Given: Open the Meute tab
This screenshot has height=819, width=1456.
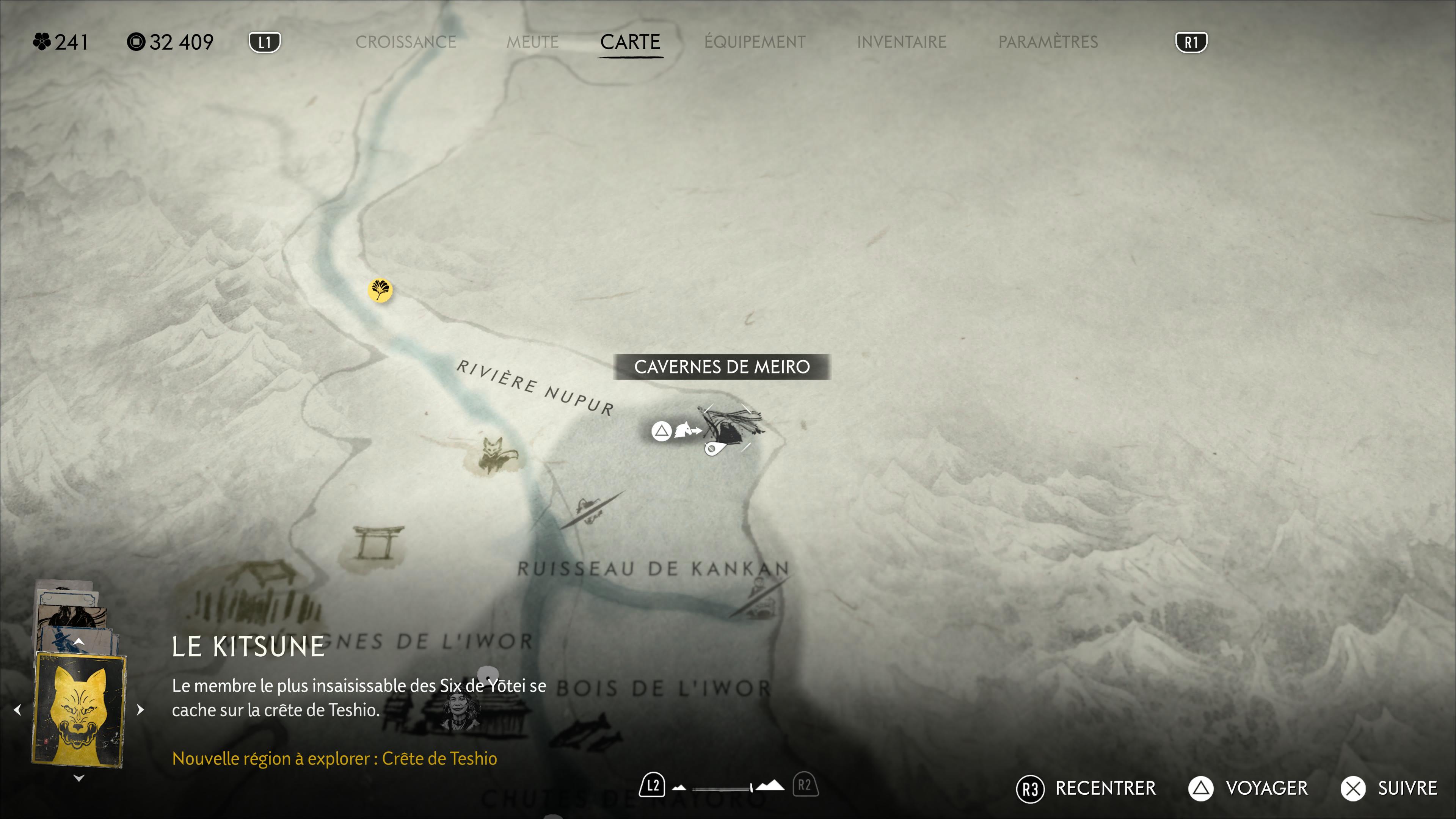Looking at the screenshot, I should [x=532, y=42].
